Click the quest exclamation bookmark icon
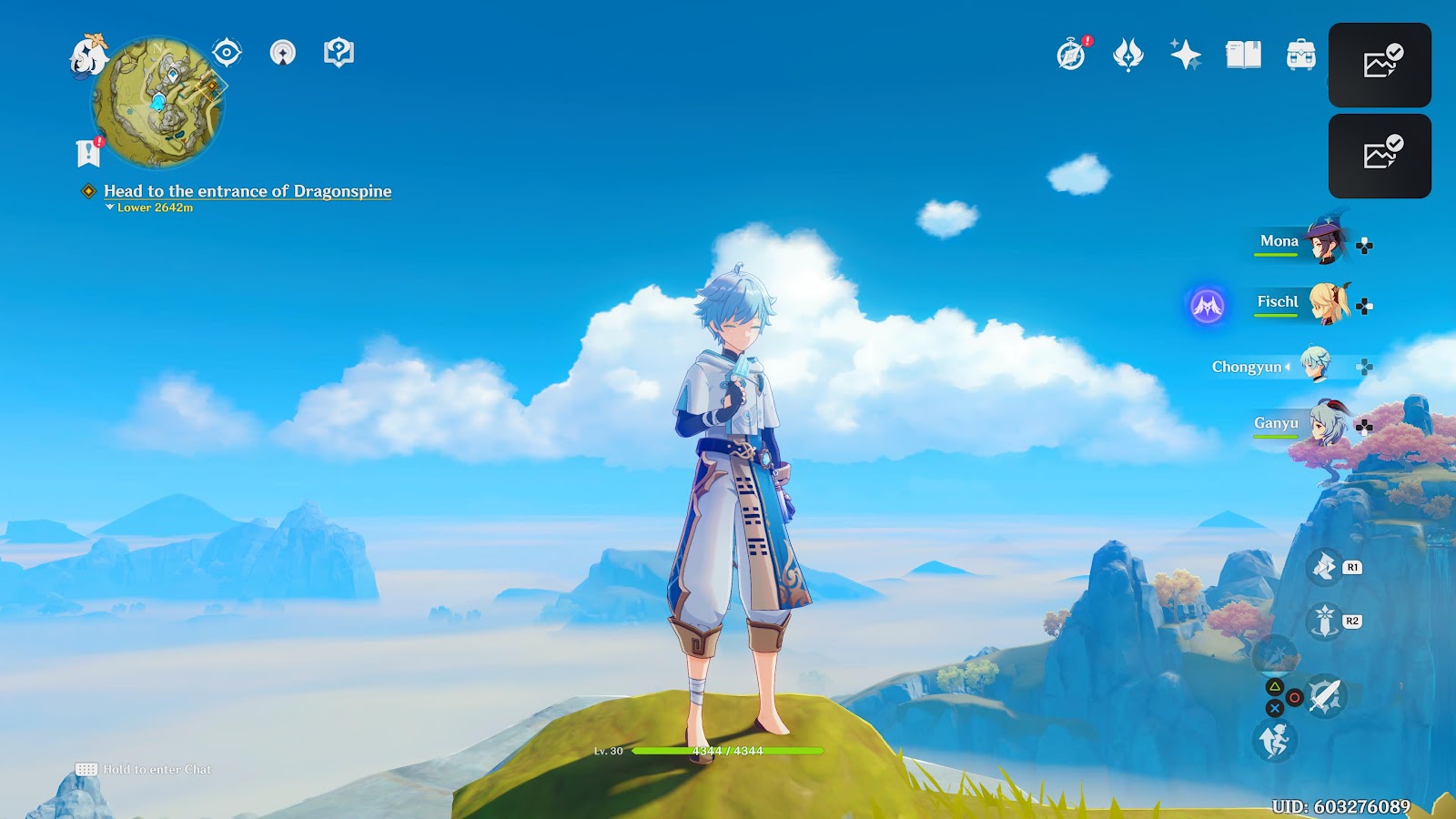 [88, 153]
